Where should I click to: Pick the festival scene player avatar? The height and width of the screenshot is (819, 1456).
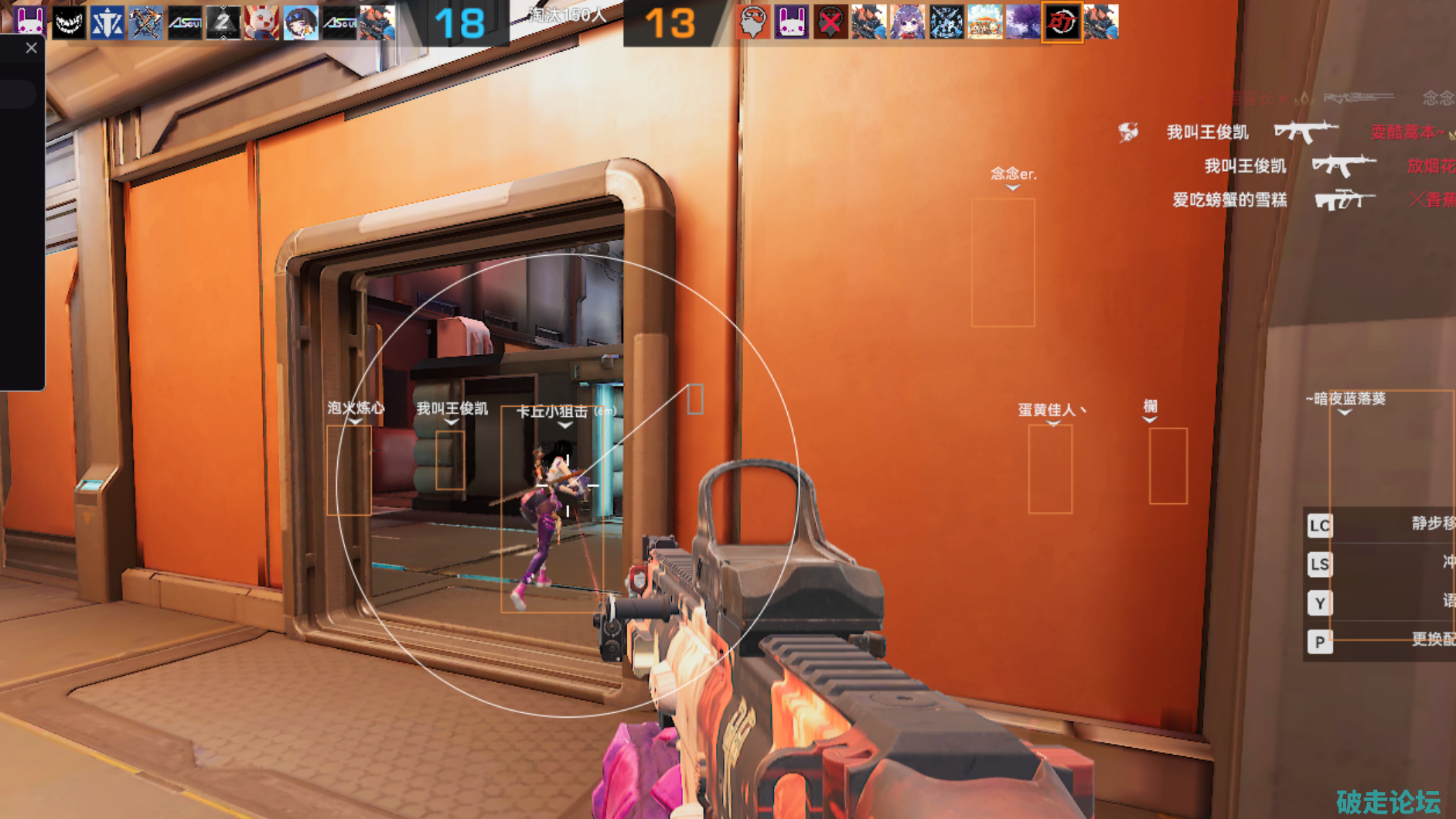(x=984, y=22)
